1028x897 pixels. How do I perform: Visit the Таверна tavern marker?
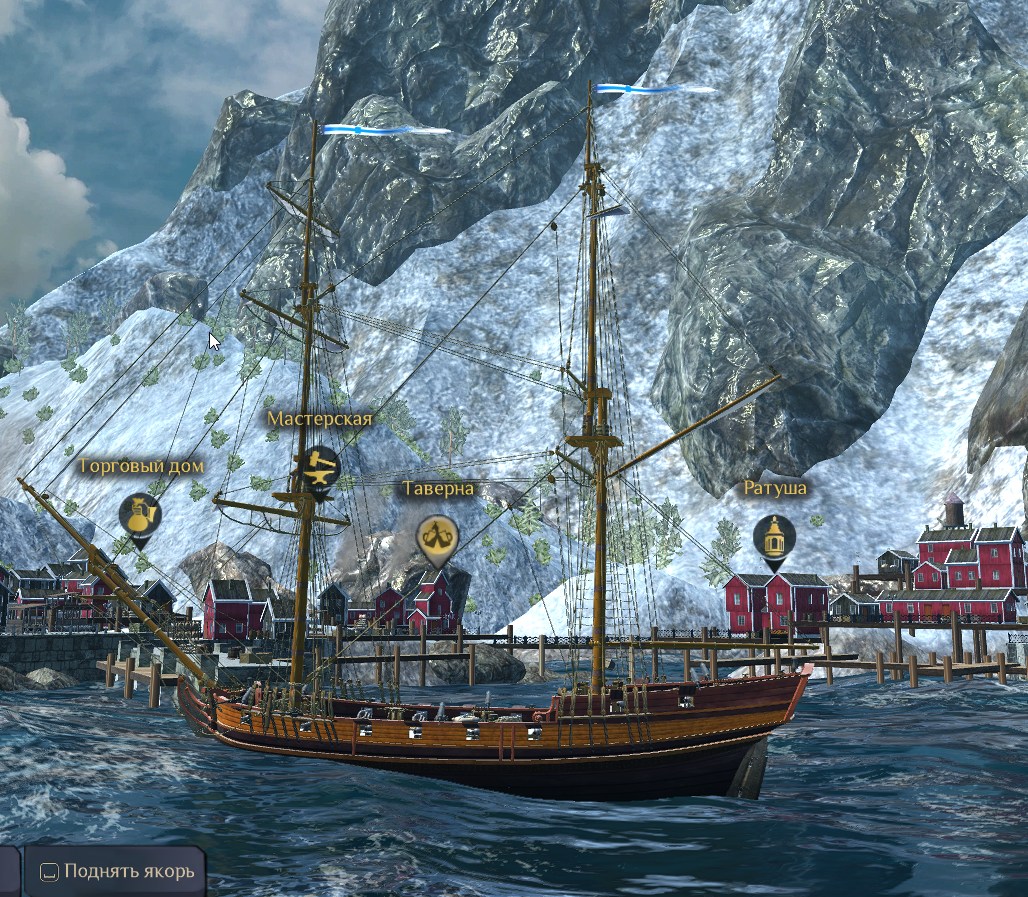click(436, 538)
